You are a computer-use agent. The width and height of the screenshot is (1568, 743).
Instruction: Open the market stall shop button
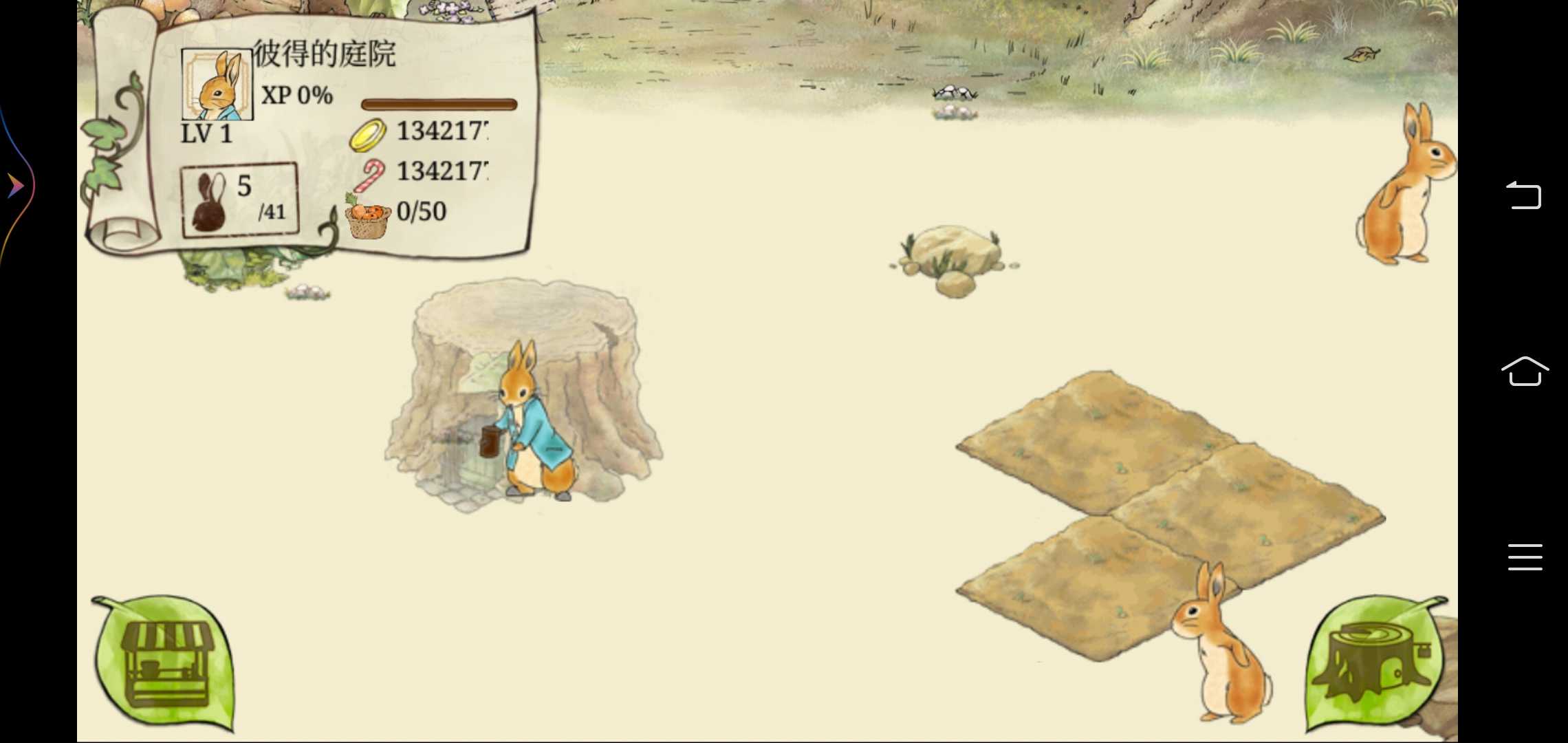coord(165,662)
